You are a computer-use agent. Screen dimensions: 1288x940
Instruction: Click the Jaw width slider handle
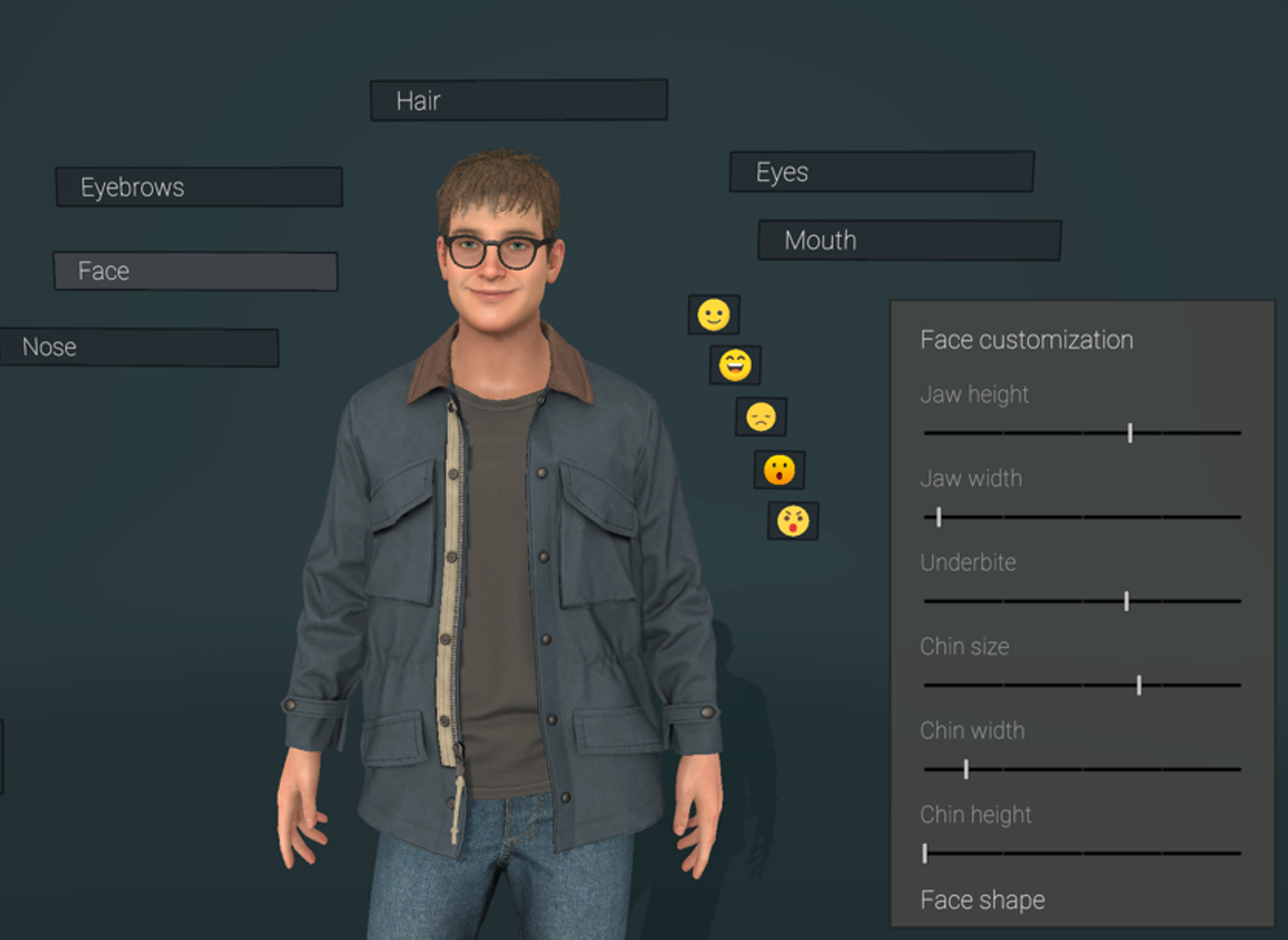(x=938, y=516)
